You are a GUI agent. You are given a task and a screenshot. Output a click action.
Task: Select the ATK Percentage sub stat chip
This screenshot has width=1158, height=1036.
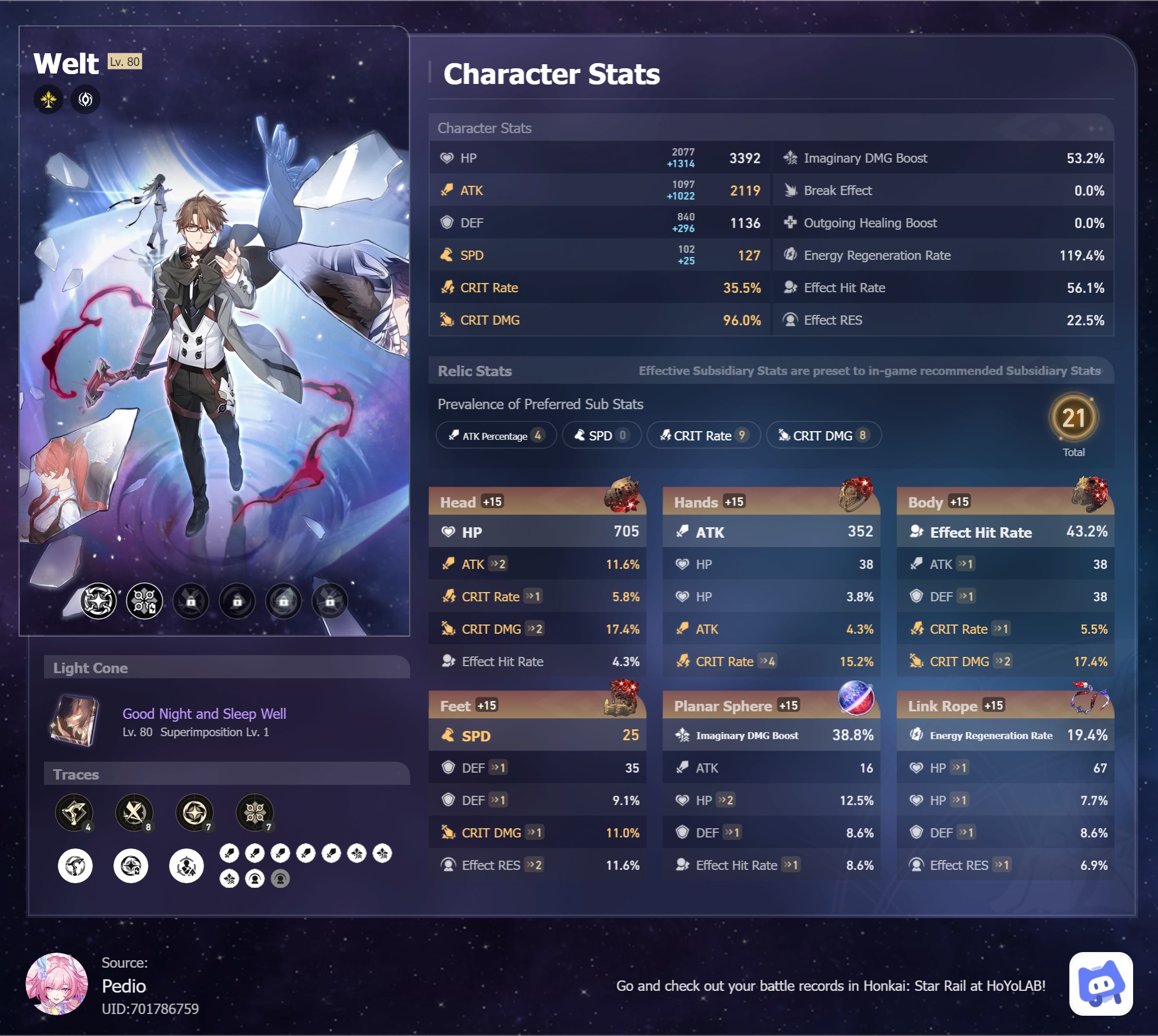[496, 435]
